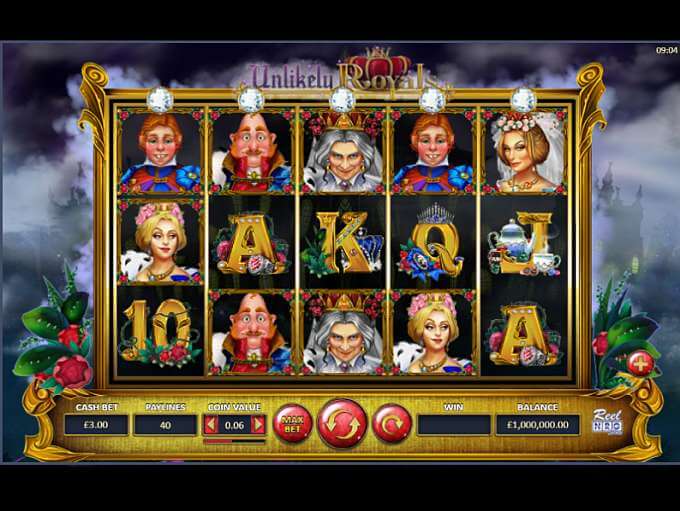Click the Paylines count field

pos(166,425)
